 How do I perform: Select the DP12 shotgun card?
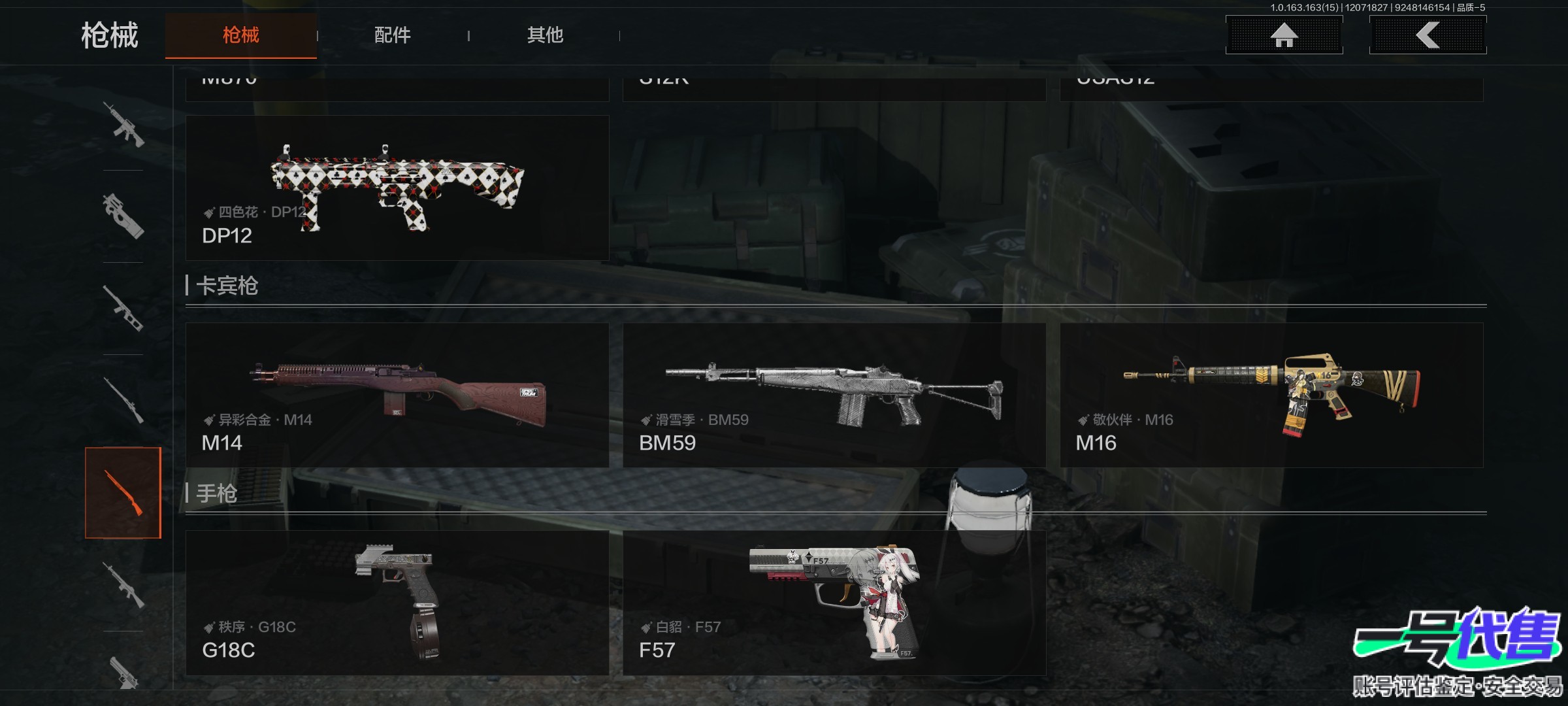pos(397,188)
